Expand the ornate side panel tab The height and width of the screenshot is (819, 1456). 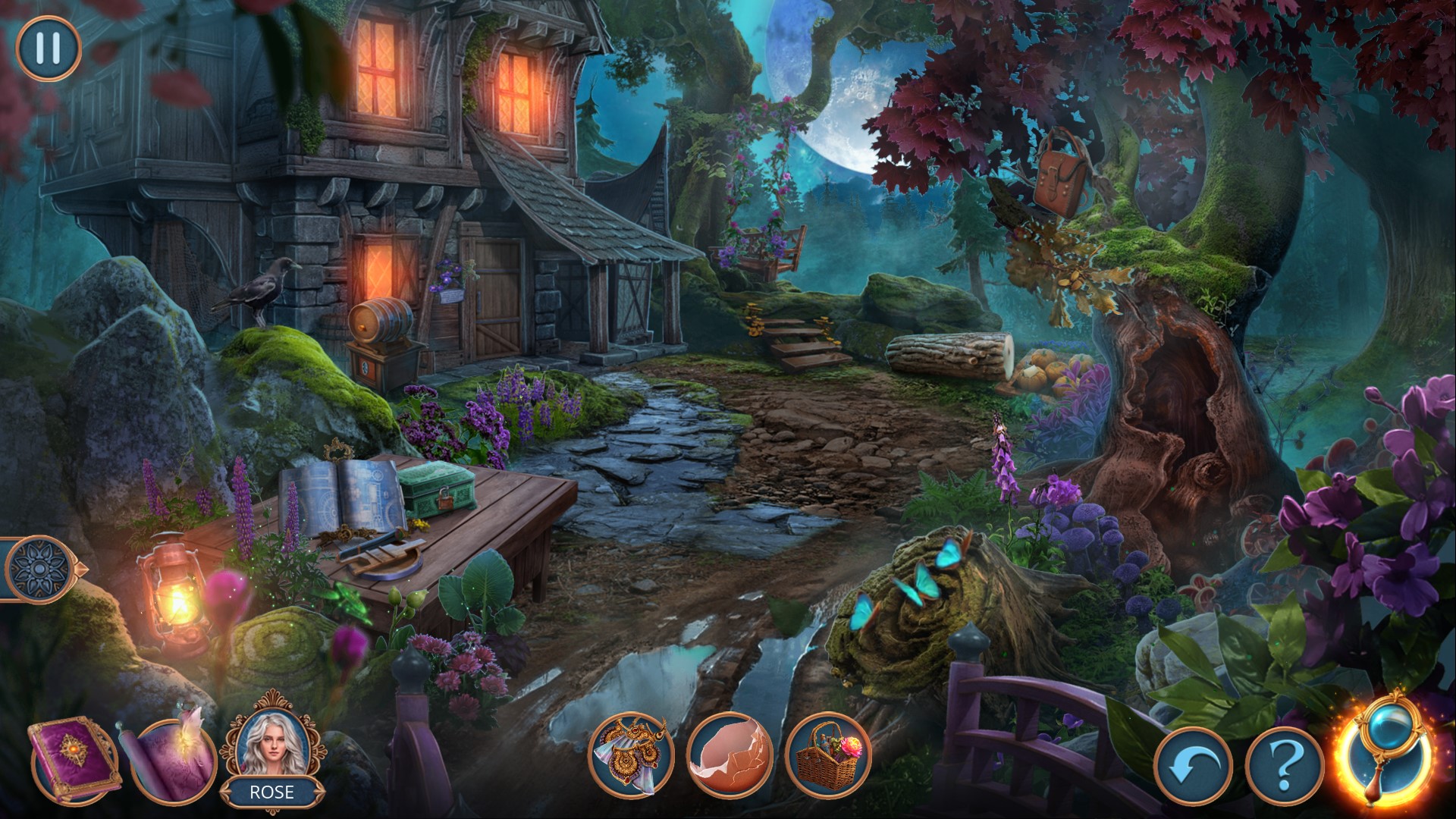[x=38, y=567]
